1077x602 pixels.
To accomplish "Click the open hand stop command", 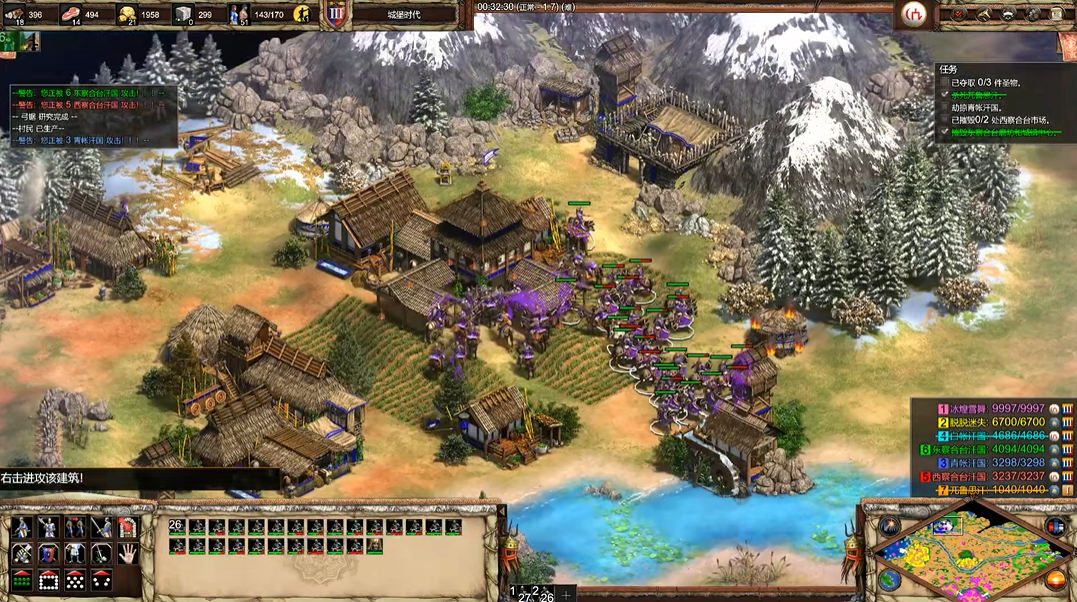I will coord(127,553).
